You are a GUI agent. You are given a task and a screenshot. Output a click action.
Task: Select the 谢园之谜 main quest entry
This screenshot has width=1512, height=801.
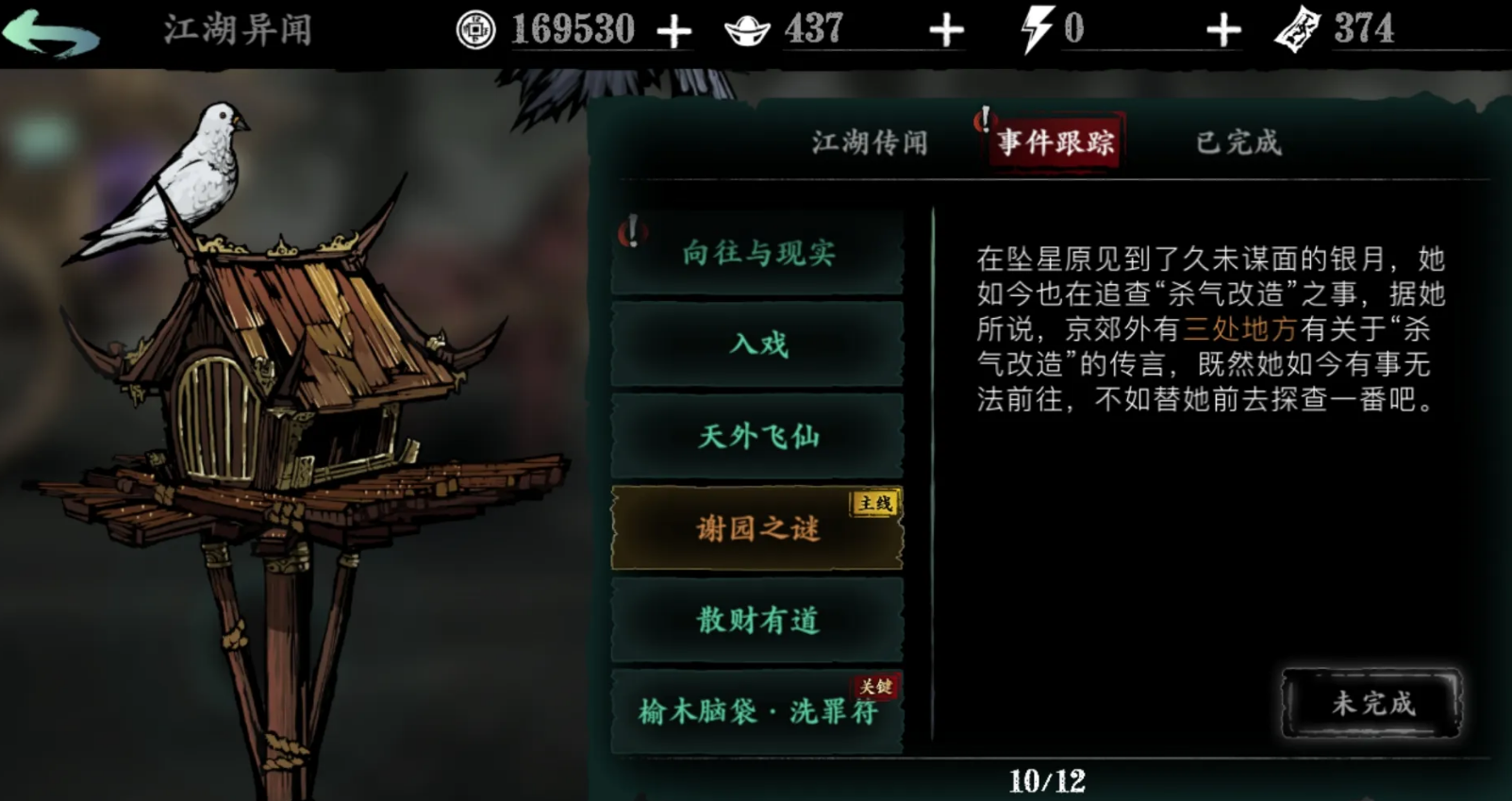(x=759, y=529)
